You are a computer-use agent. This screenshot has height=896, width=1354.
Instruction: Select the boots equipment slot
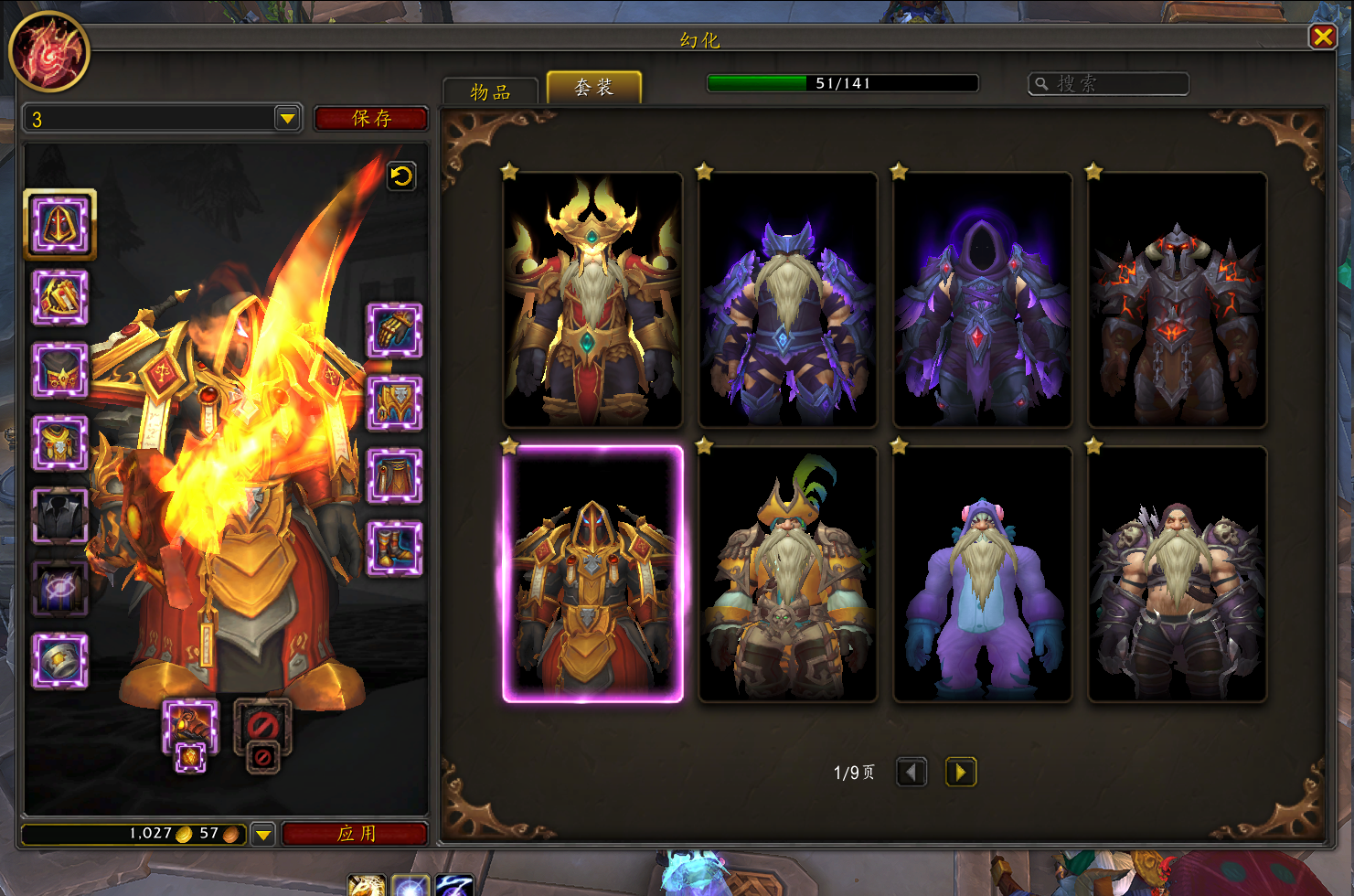[394, 549]
